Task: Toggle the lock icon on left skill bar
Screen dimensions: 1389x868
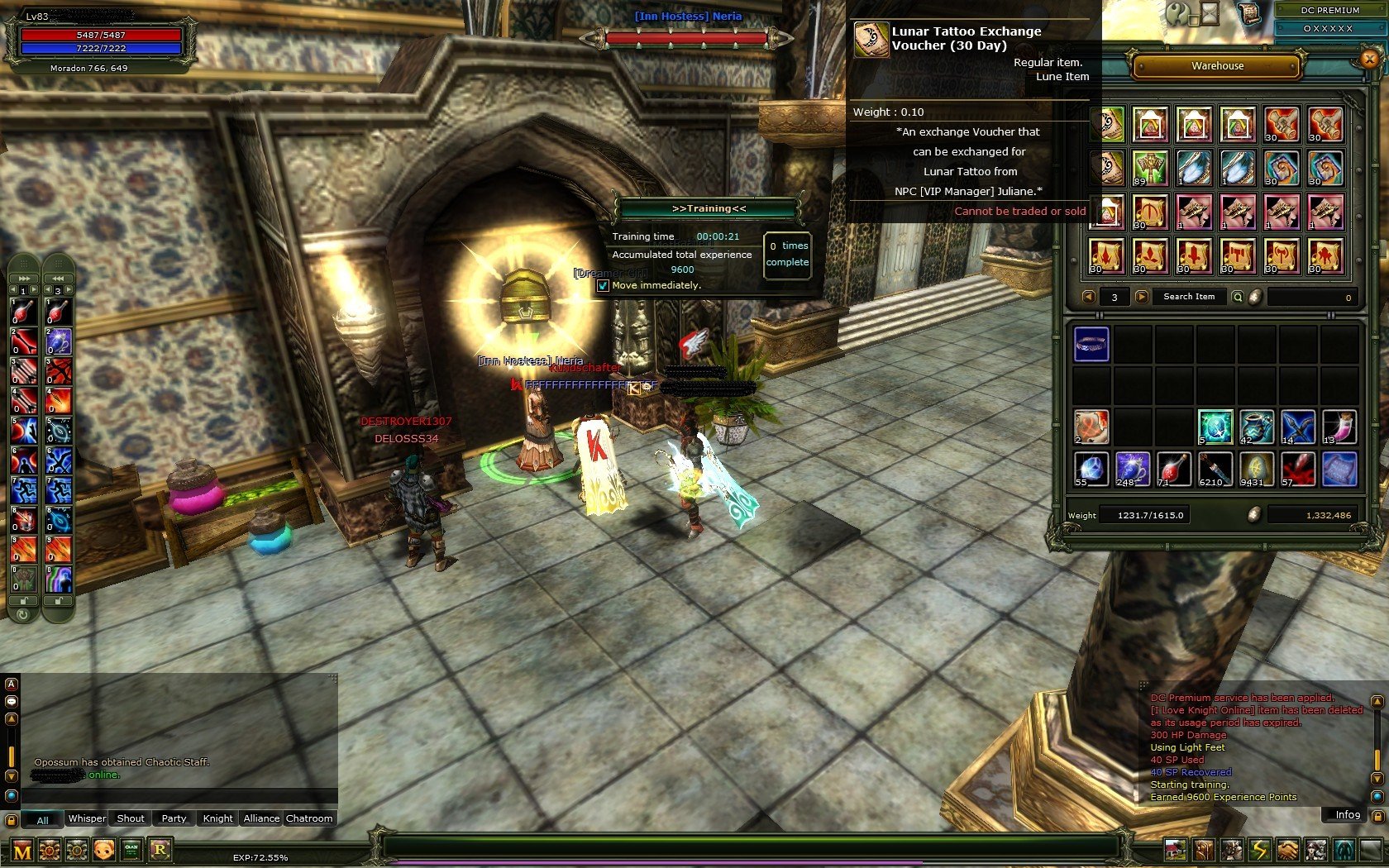Action: click(23, 601)
